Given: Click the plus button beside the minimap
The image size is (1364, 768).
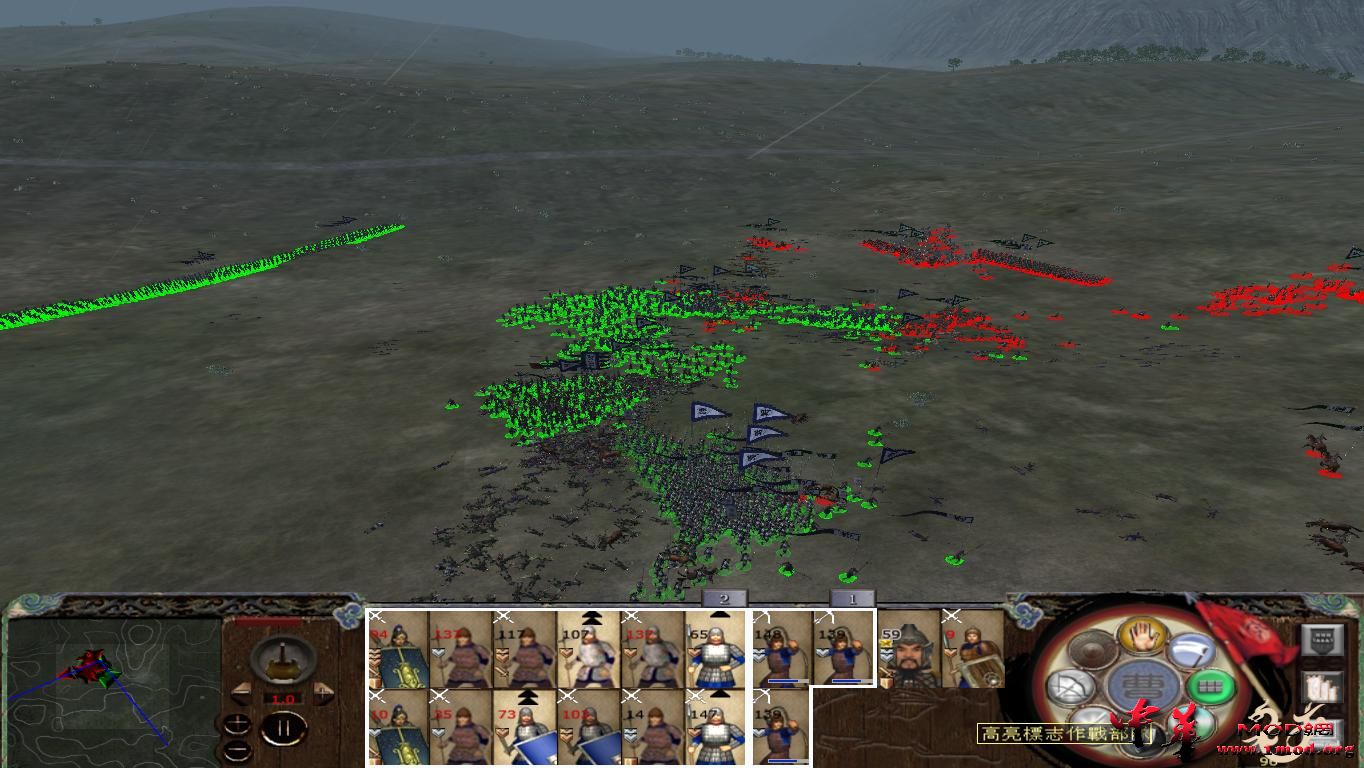Looking at the screenshot, I should click(x=237, y=722).
